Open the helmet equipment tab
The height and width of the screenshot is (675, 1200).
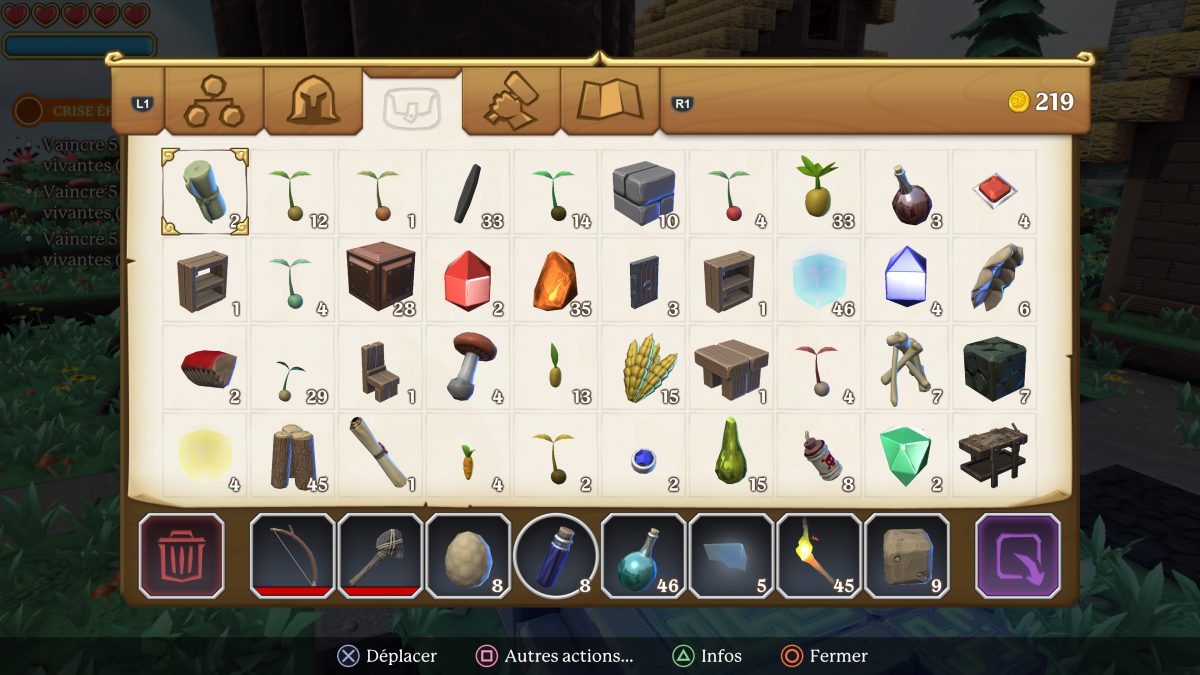pos(313,101)
